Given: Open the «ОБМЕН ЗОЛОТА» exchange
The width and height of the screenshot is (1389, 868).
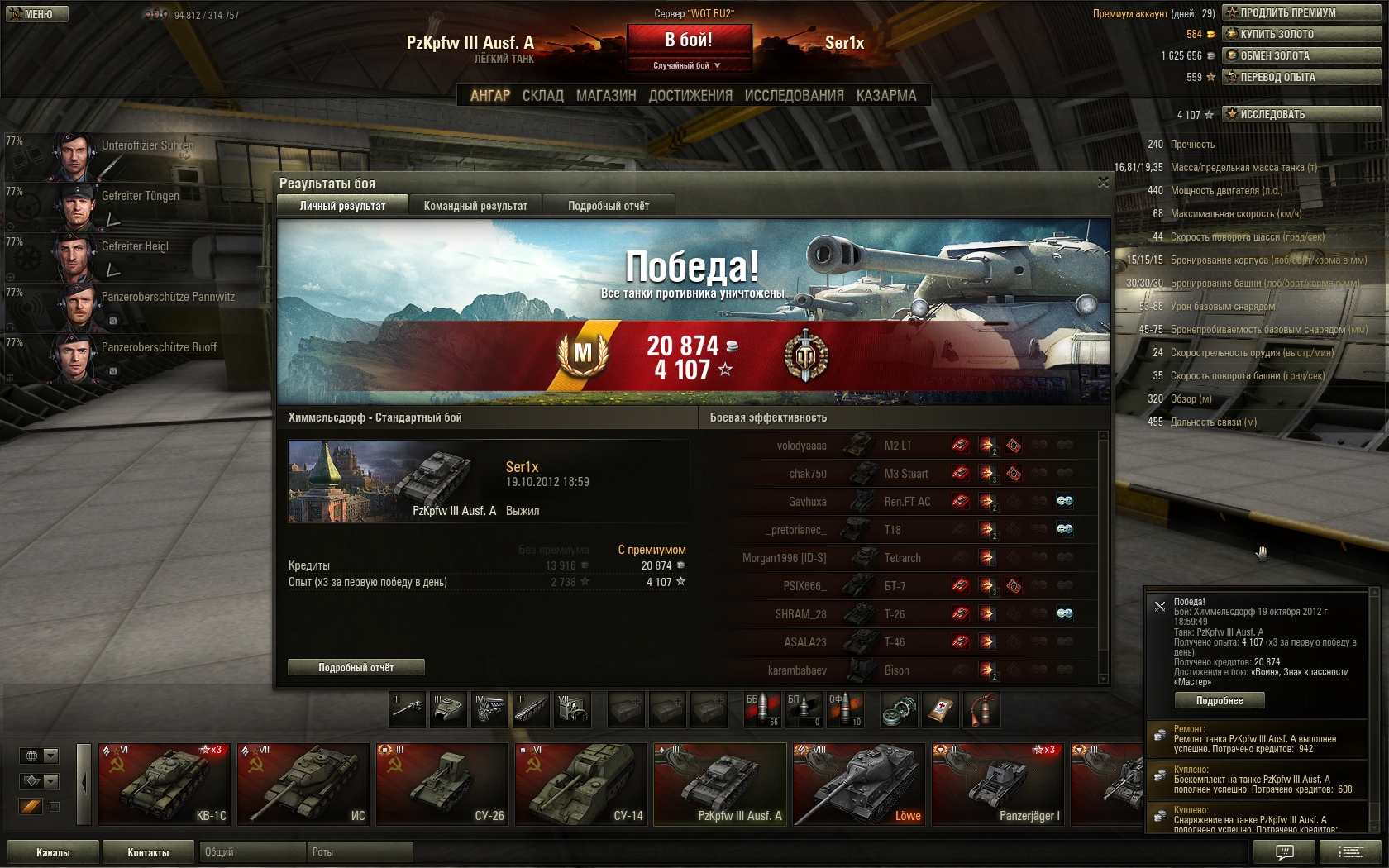Looking at the screenshot, I should (1301, 55).
